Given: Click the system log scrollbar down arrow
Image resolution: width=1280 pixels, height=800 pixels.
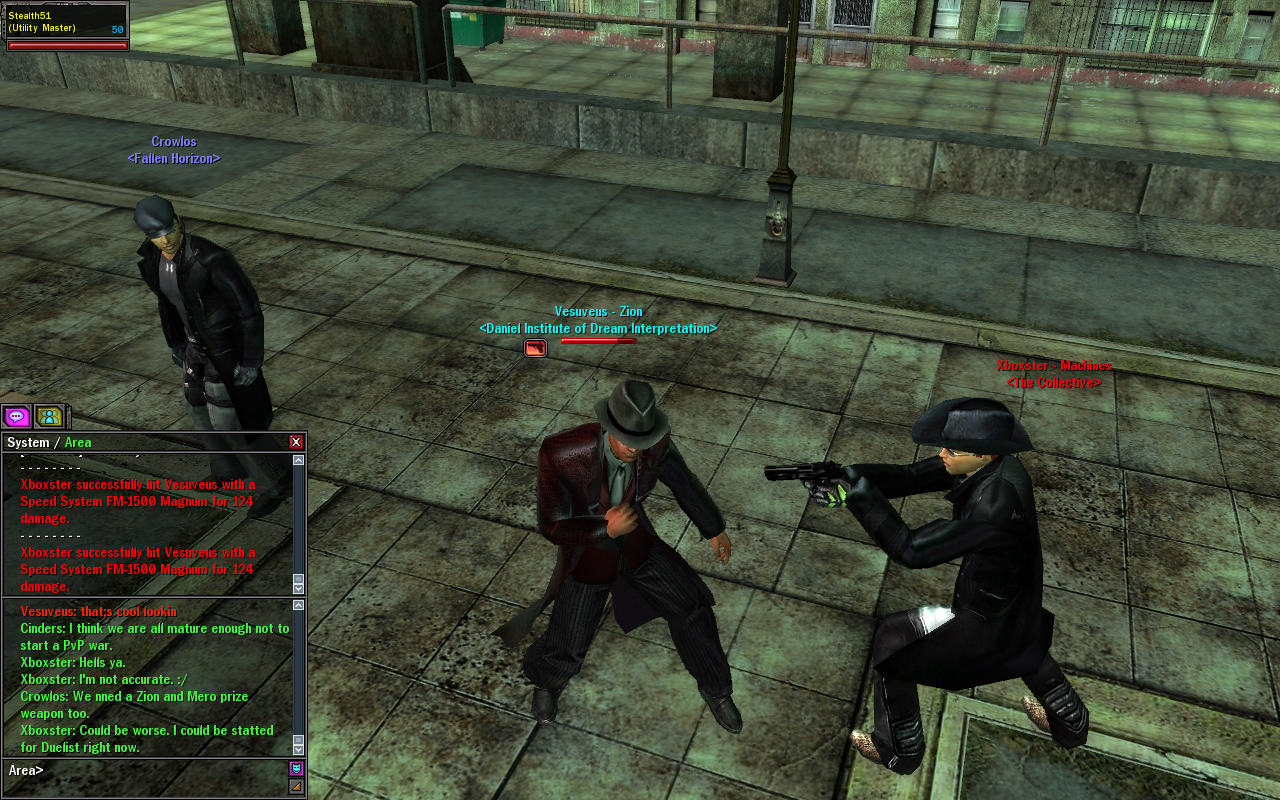Looking at the screenshot, I should coord(298,588).
